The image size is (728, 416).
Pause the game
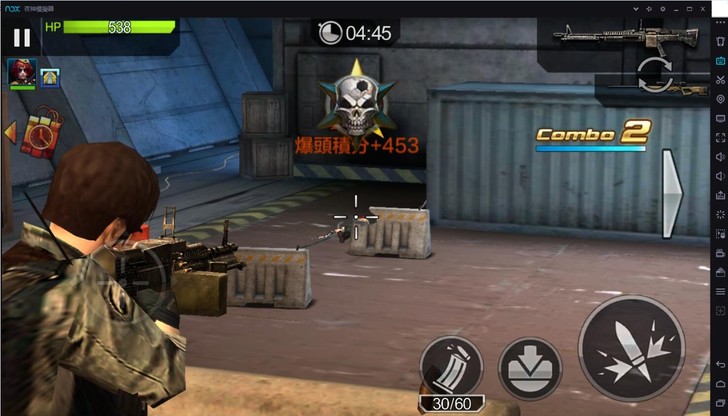click(21, 38)
